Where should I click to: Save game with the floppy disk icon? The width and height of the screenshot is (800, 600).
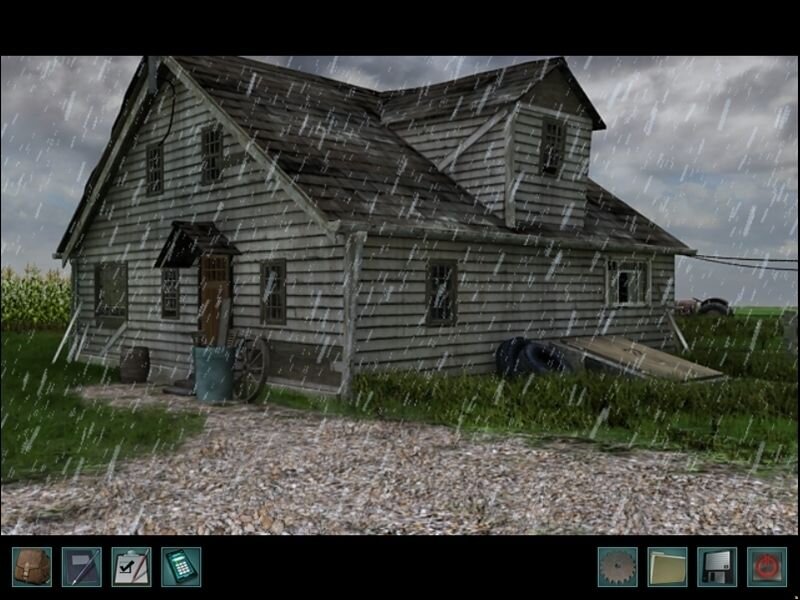pyautogui.click(x=717, y=567)
